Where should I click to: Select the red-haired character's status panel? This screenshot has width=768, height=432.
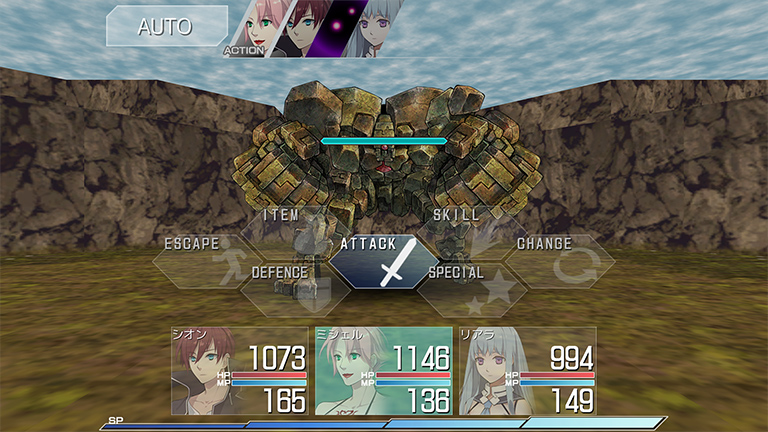point(239,370)
